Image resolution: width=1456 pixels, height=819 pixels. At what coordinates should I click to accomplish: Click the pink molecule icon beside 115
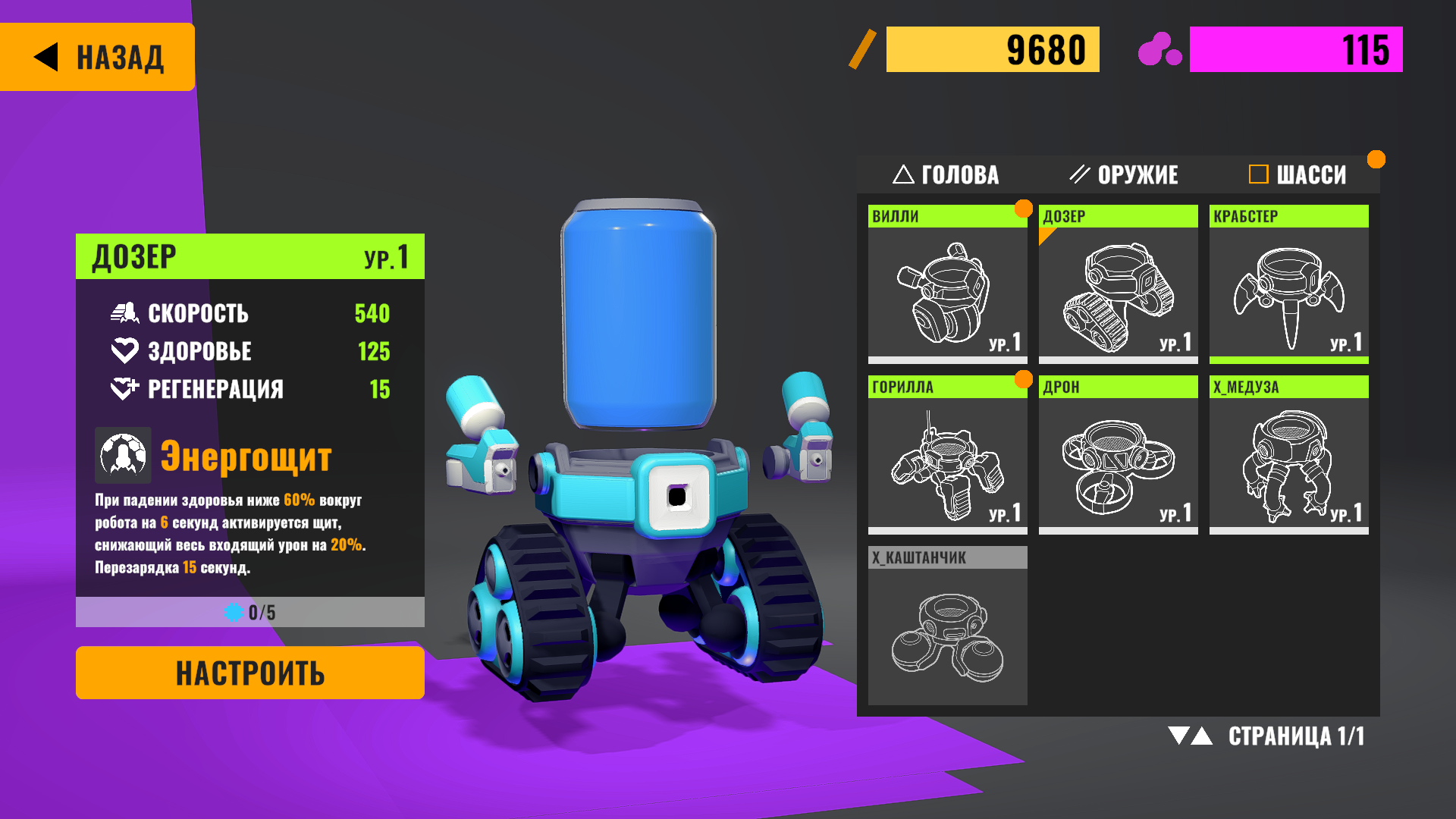1159,49
